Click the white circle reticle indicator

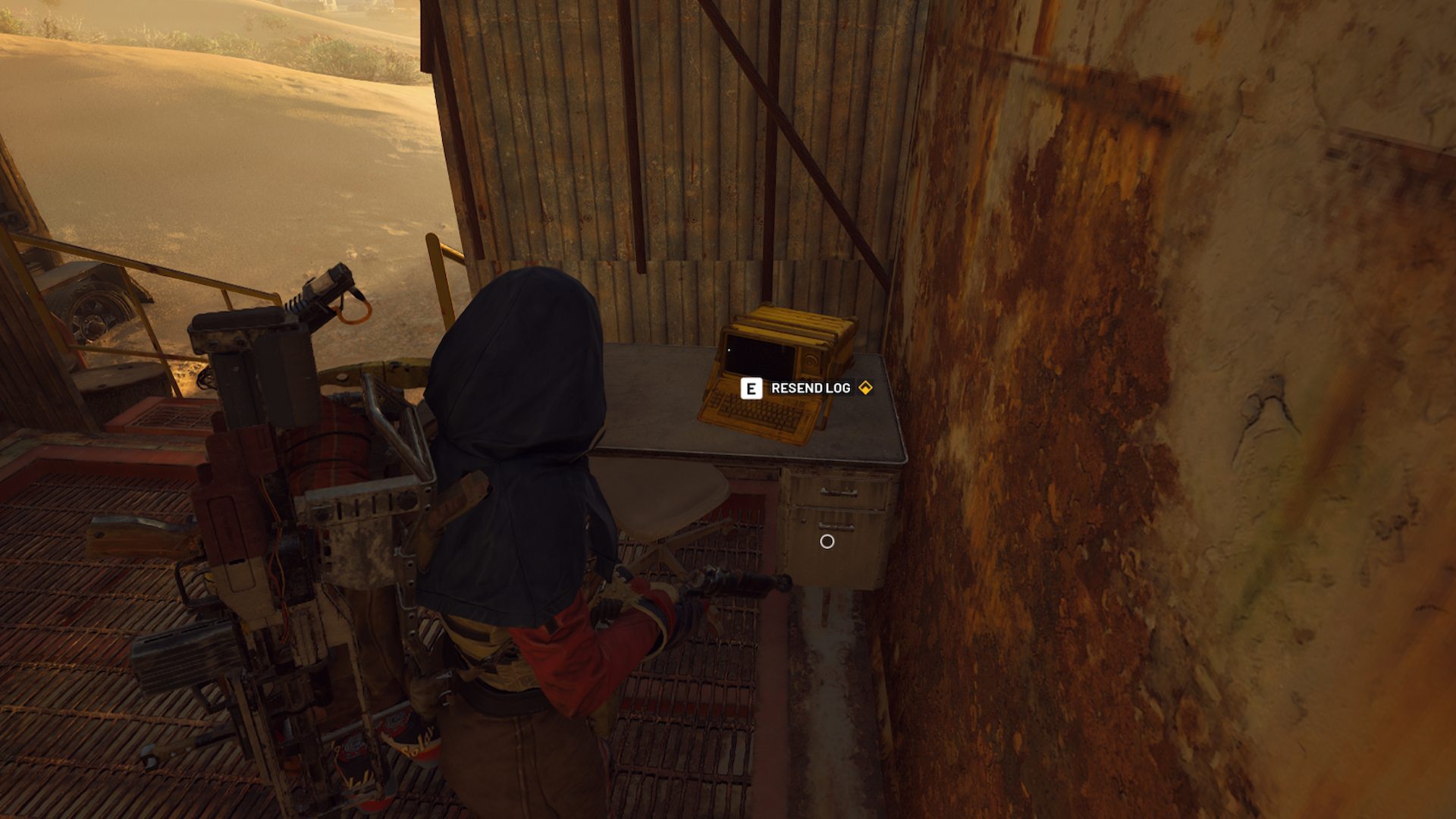[827, 543]
